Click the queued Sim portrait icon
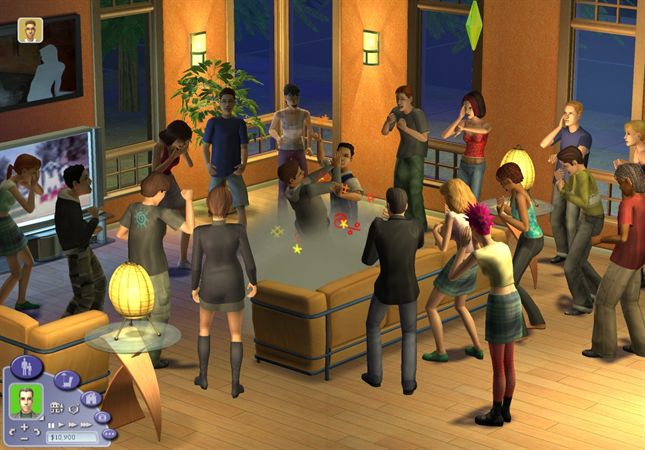Viewport: 645px width, 450px height. 30,30
